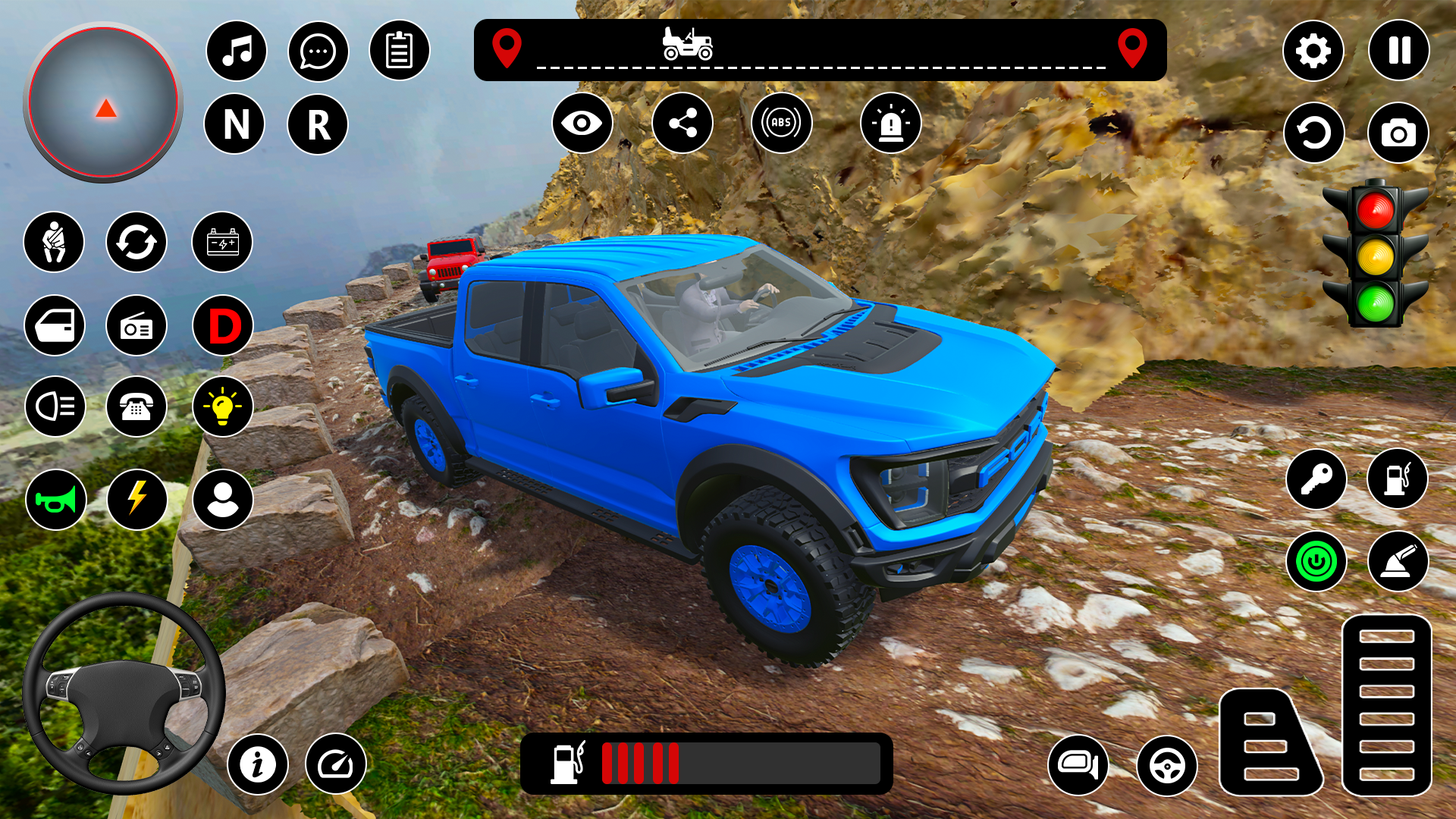Select the clipboard tasks icon
The height and width of the screenshot is (819, 1456).
pyautogui.click(x=400, y=50)
